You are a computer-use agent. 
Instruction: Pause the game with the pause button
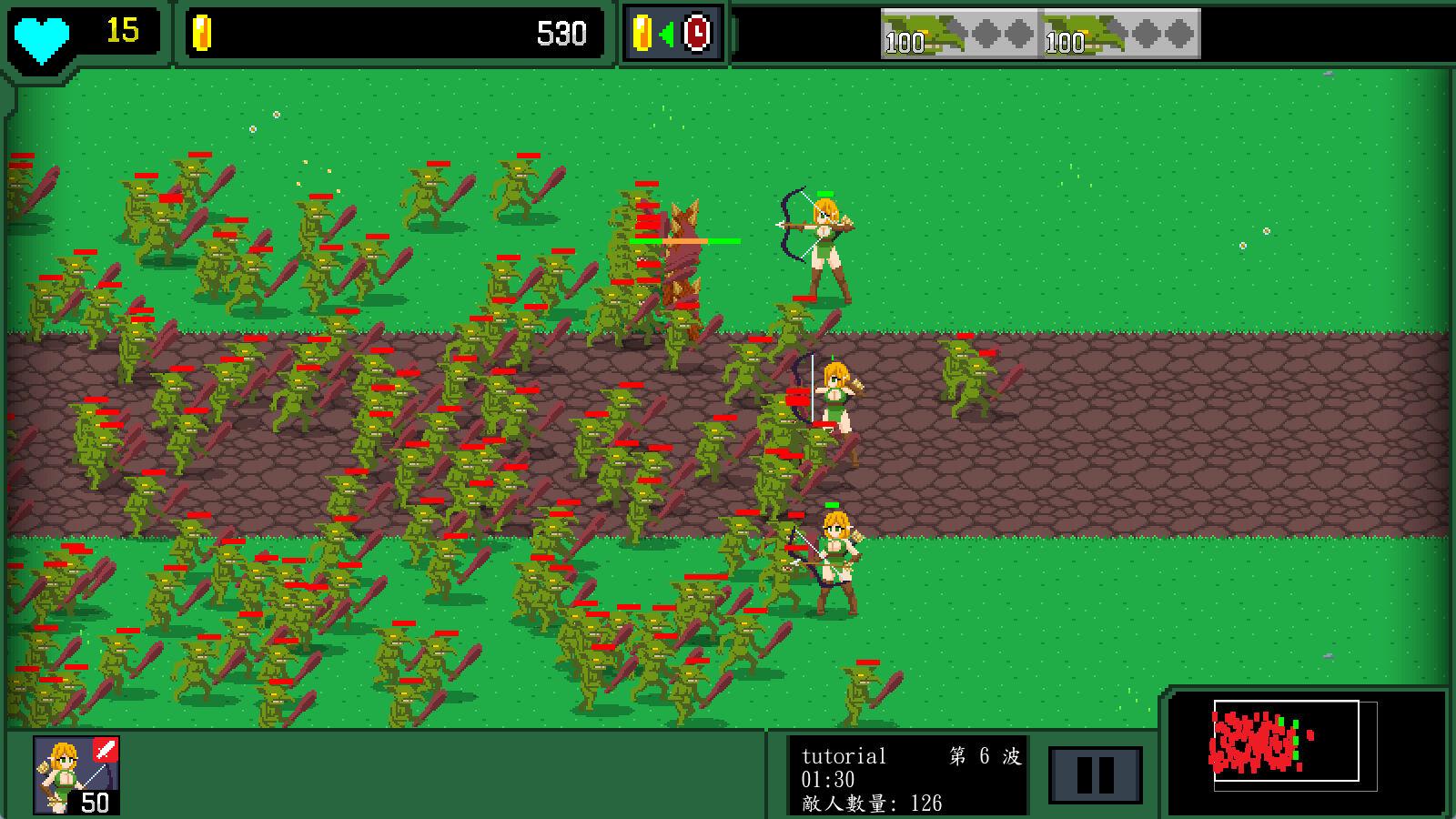tap(1095, 775)
